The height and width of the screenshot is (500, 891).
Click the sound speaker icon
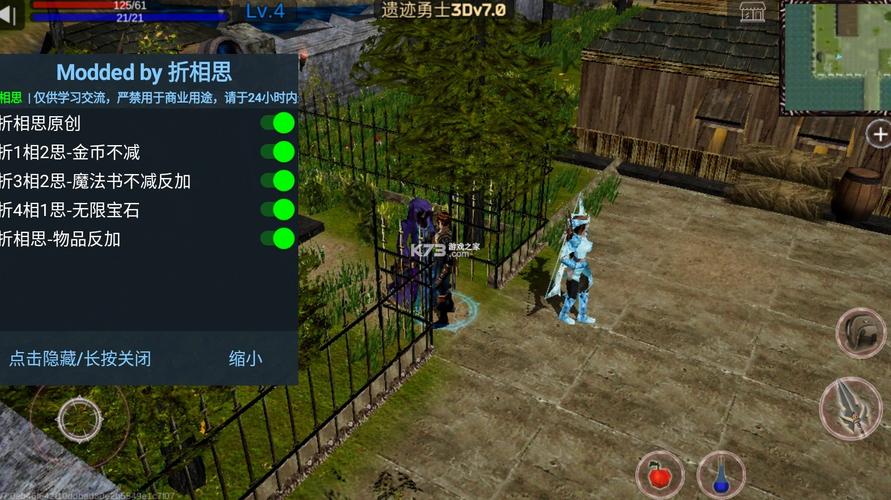12,14
